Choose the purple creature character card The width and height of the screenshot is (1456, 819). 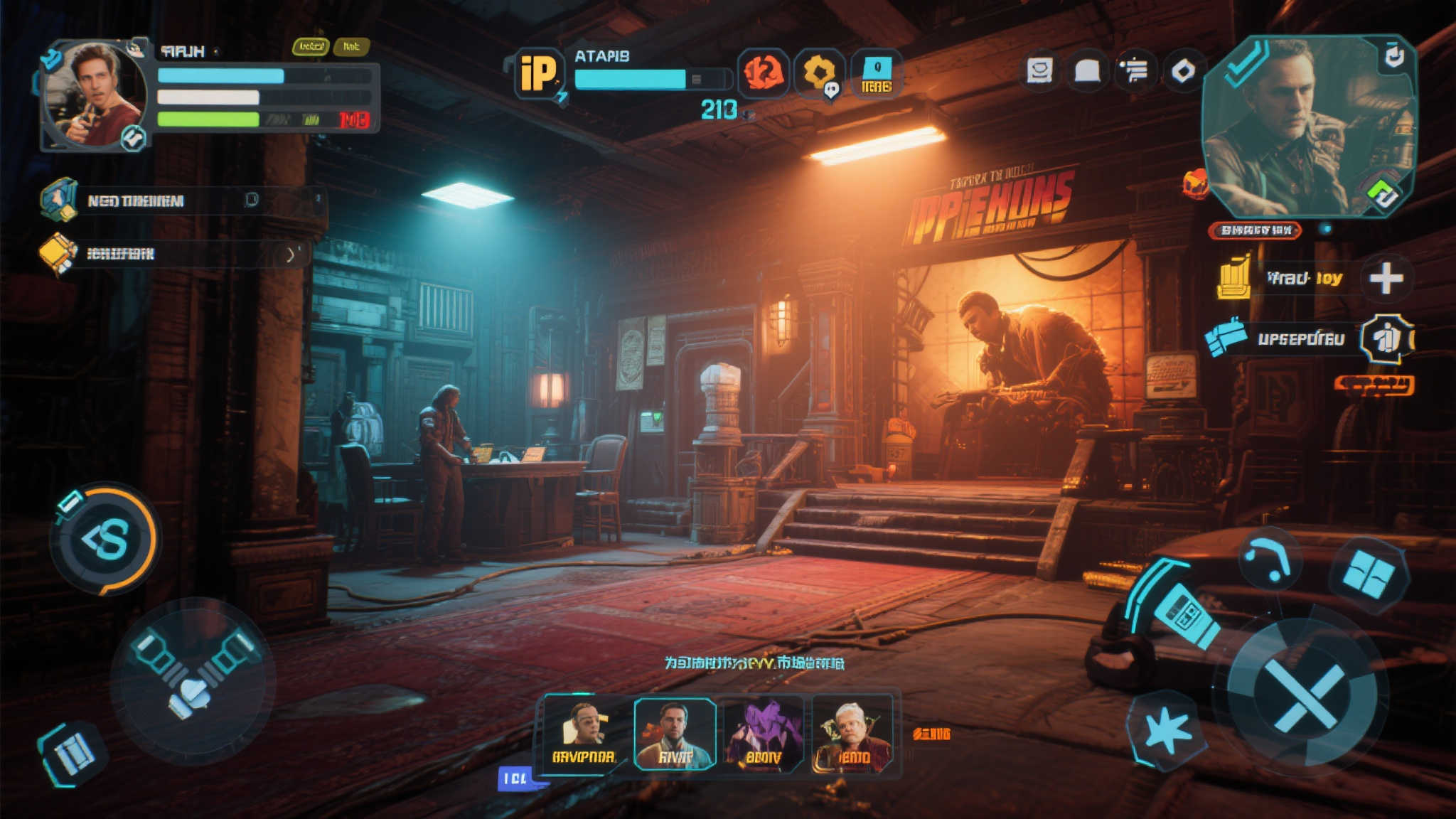[764, 734]
